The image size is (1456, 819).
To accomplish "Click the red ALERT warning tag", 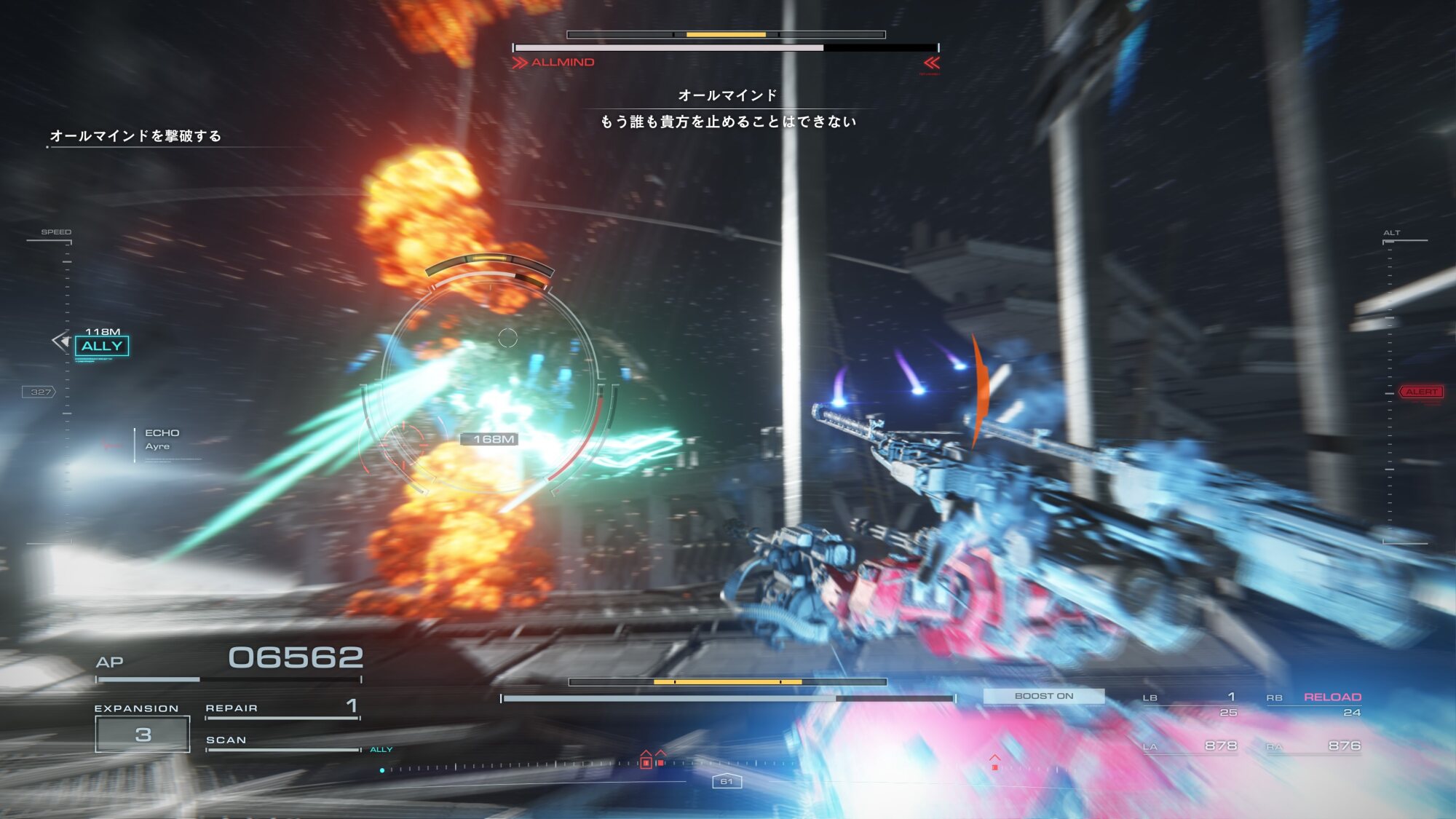I will (x=1420, y=392).
